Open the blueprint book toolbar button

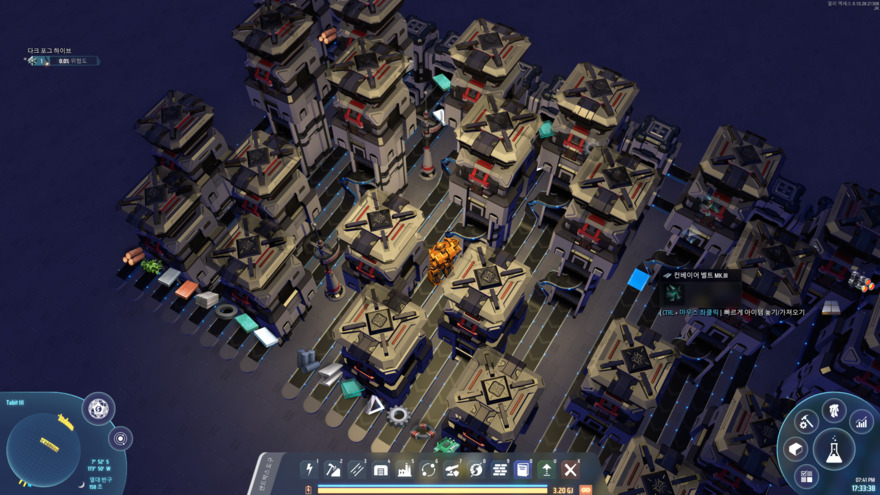click(523, 469)
